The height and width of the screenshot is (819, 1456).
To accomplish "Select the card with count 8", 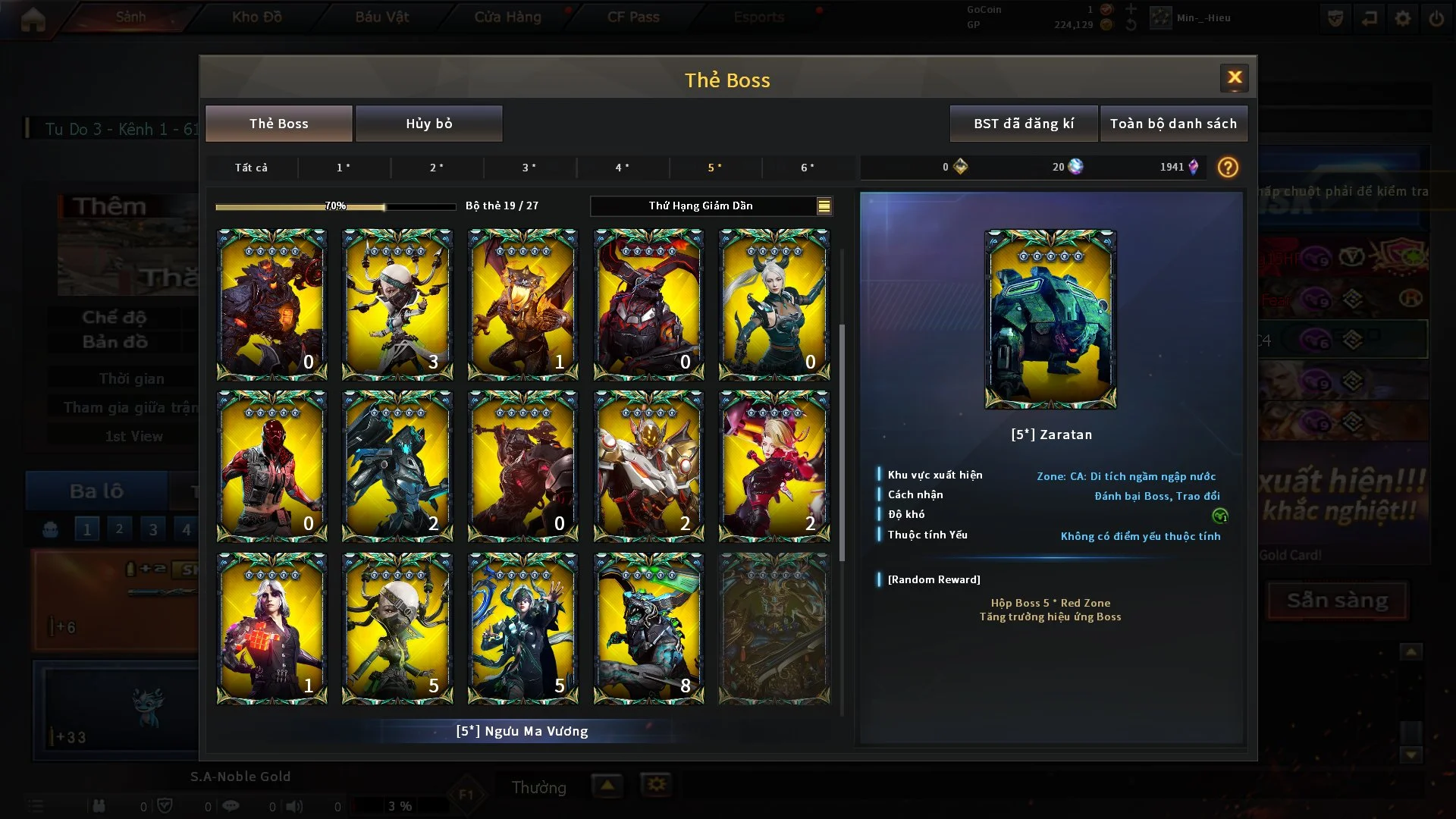I will (648, 628).
